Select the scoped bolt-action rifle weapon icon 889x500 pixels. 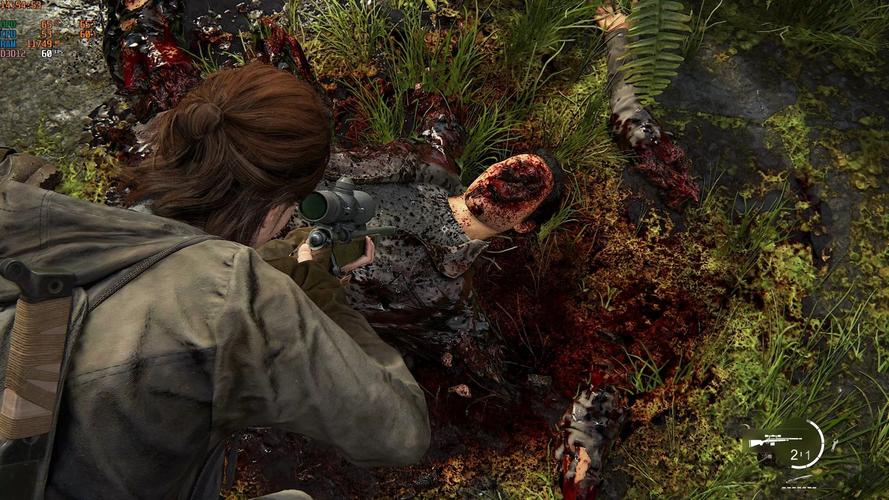pyautogui.click(x=773, y=440)
